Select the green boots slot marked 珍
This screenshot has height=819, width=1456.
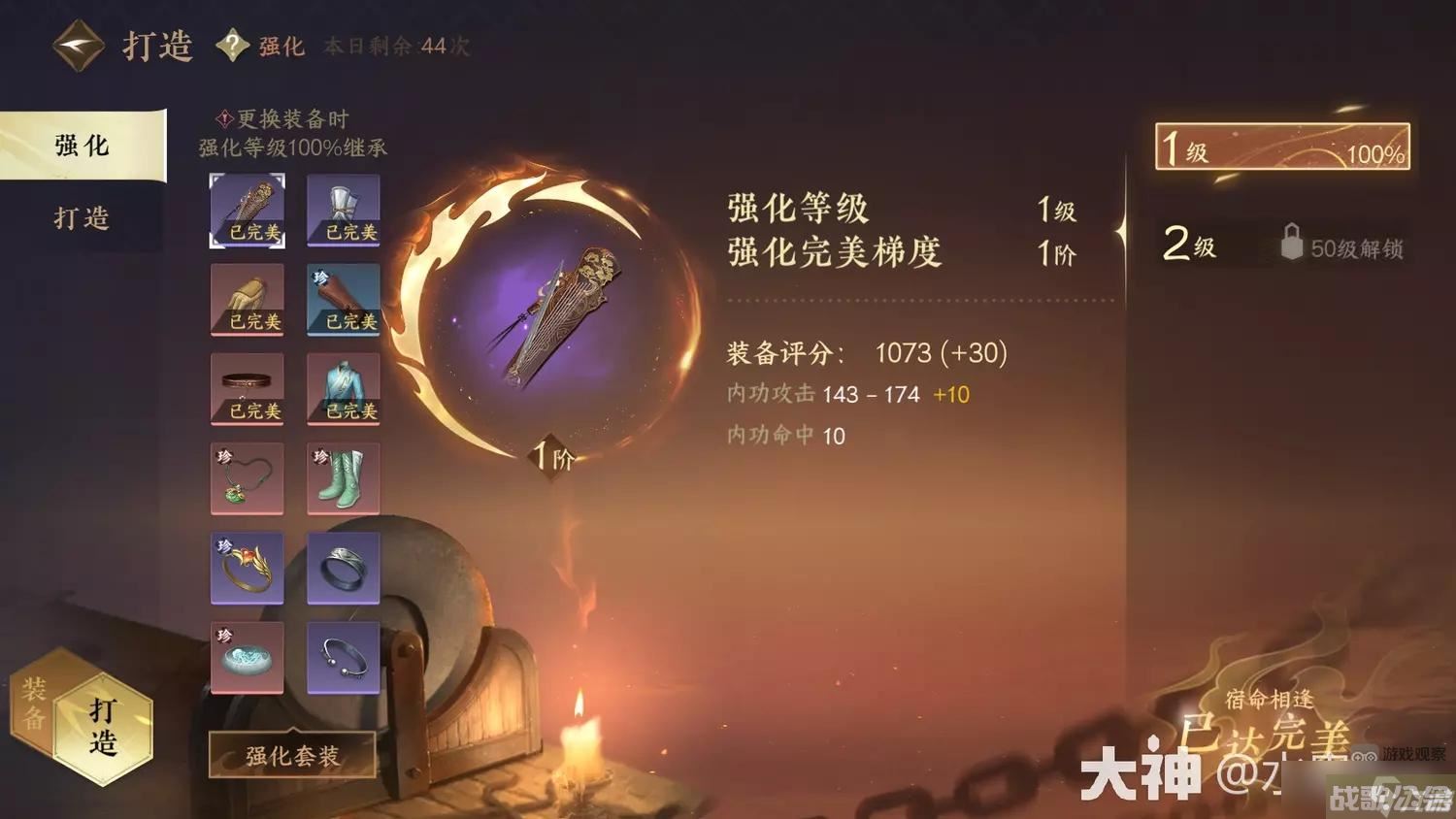(343, 478)
